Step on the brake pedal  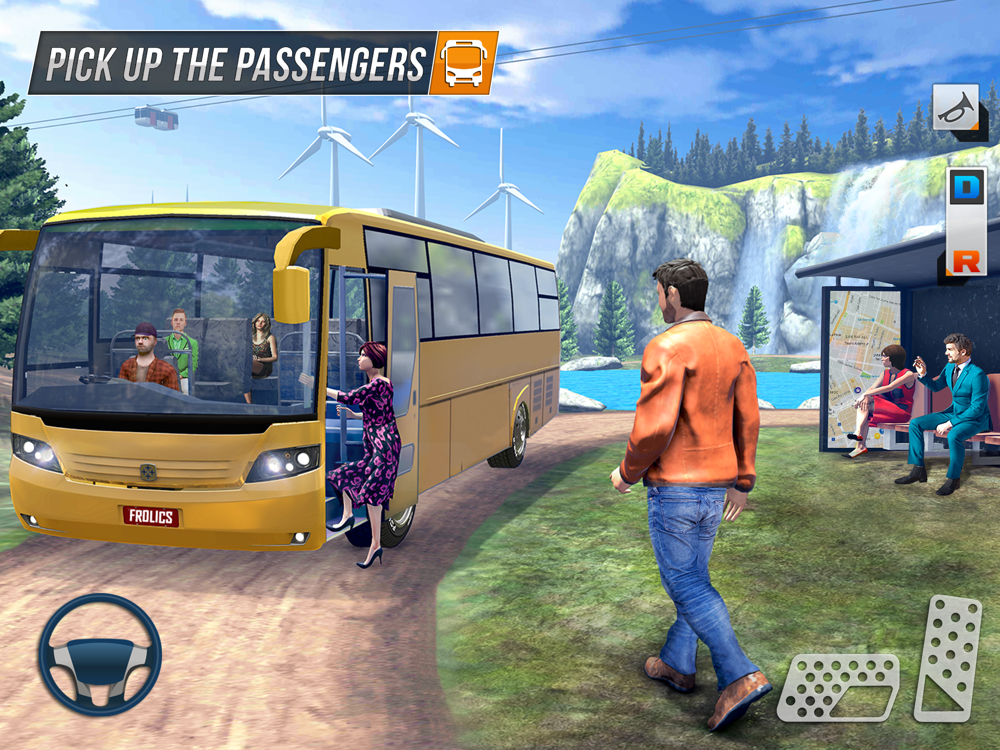[837, 687]
